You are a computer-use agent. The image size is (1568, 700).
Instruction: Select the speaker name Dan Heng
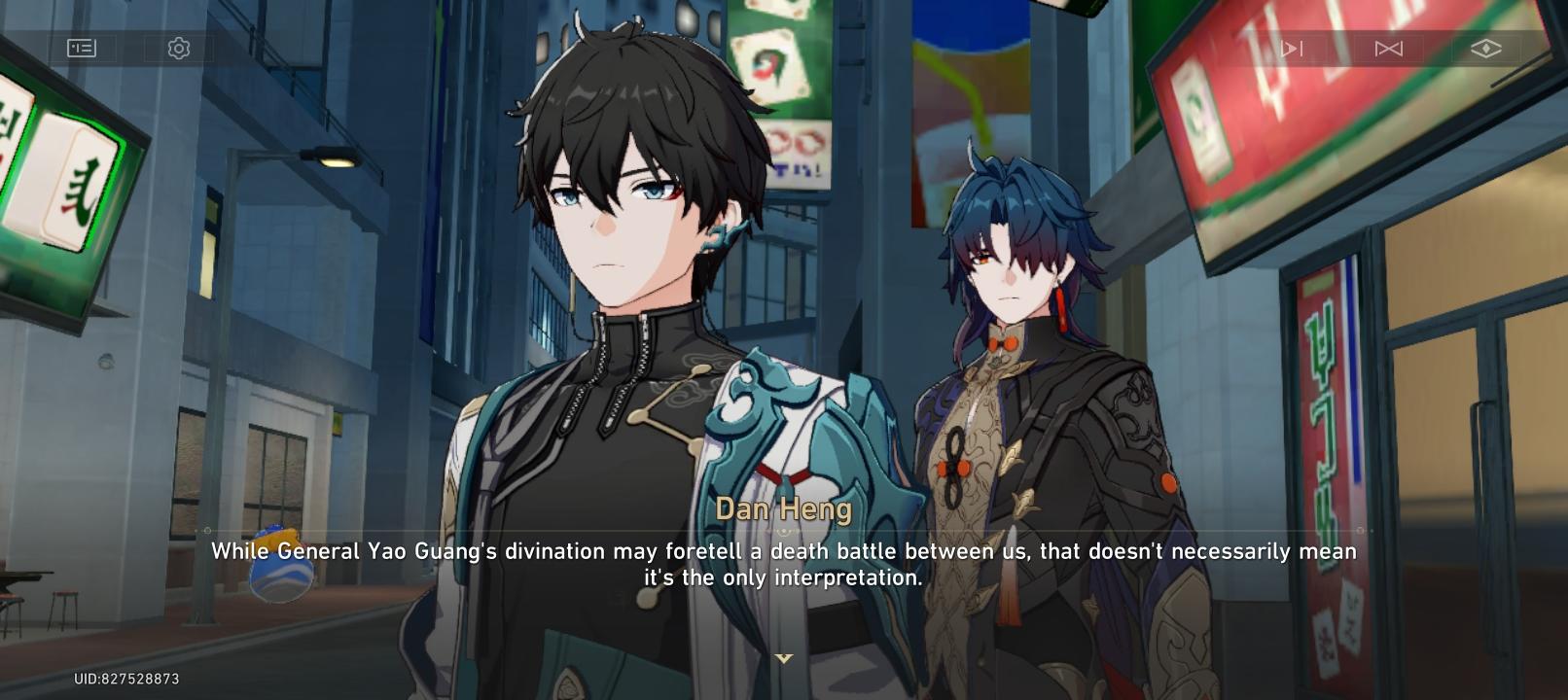coord(784,508)
